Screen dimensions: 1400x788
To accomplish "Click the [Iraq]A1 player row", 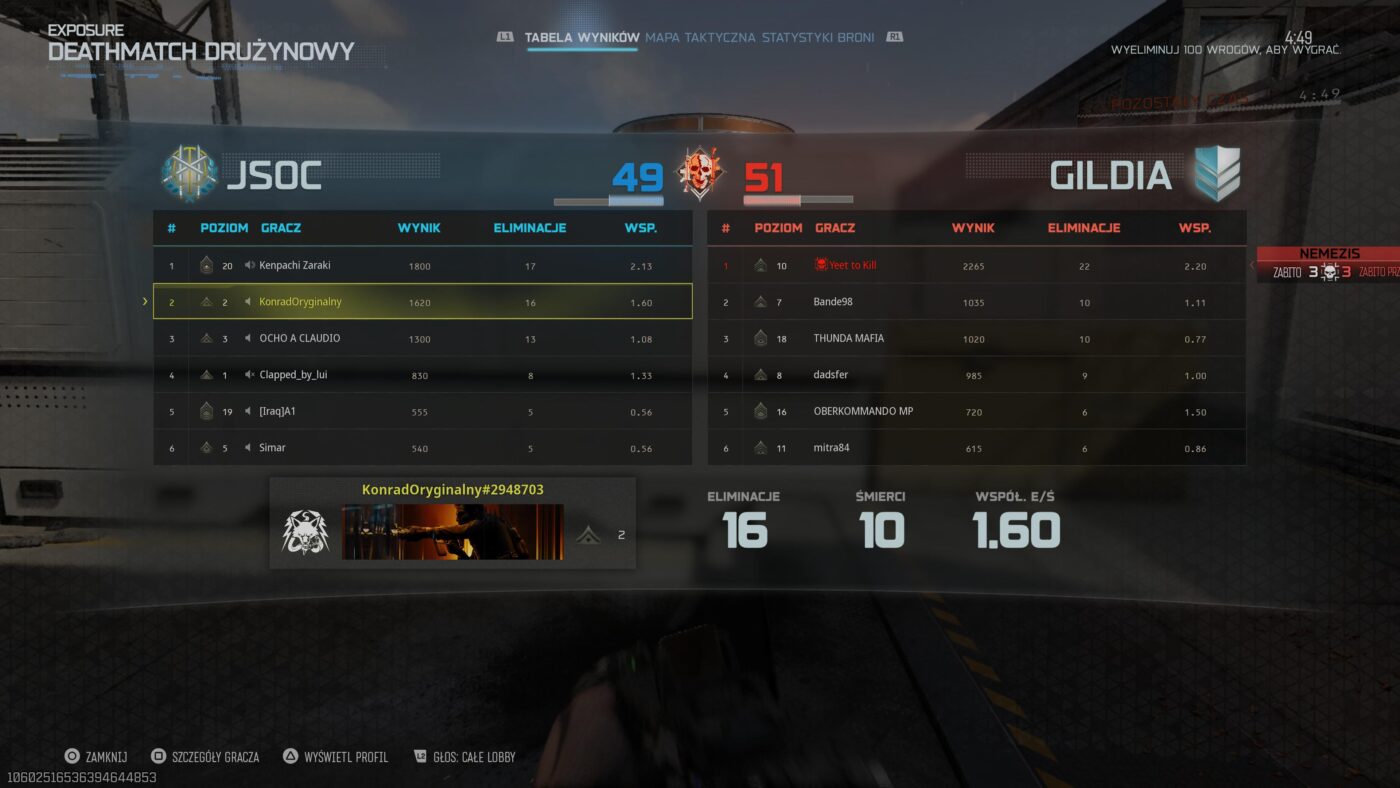I will click(x=422, y=412).
